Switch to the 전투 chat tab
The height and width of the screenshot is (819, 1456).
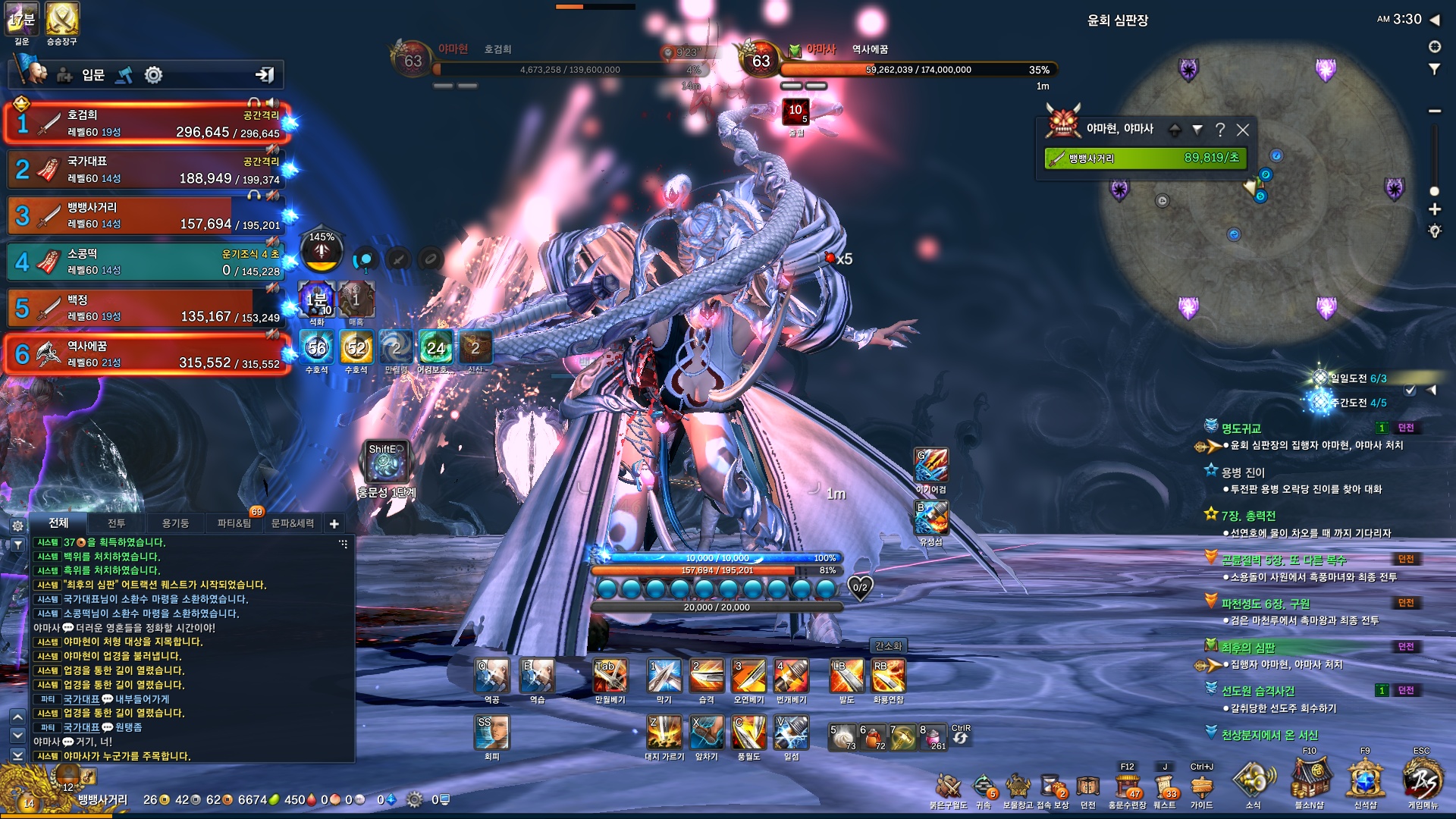point(116,523)
